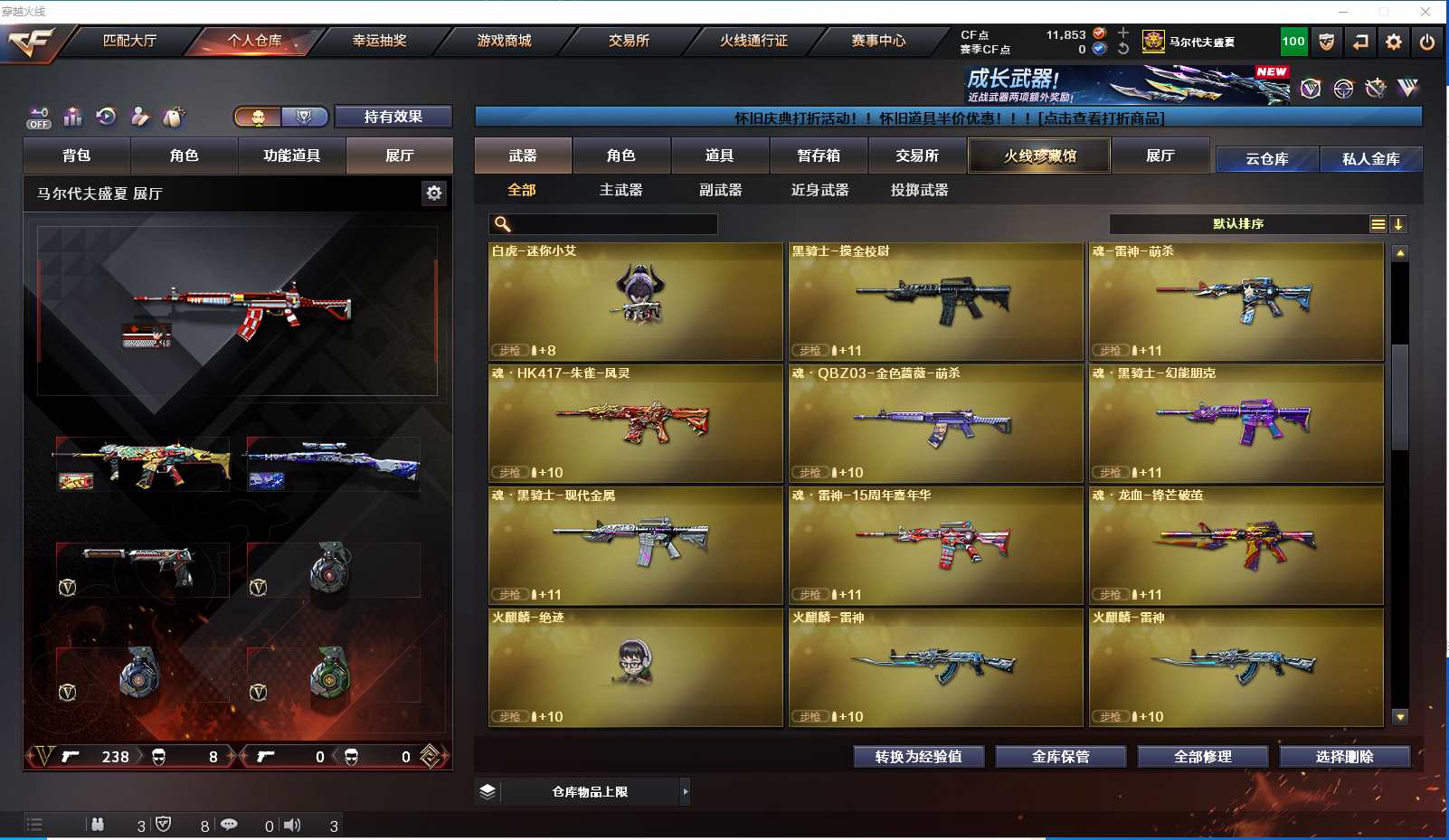Open the 火线通行证 battle pass
The width and height of the screenshot is (1449, 840).
[x=753, y=41]
